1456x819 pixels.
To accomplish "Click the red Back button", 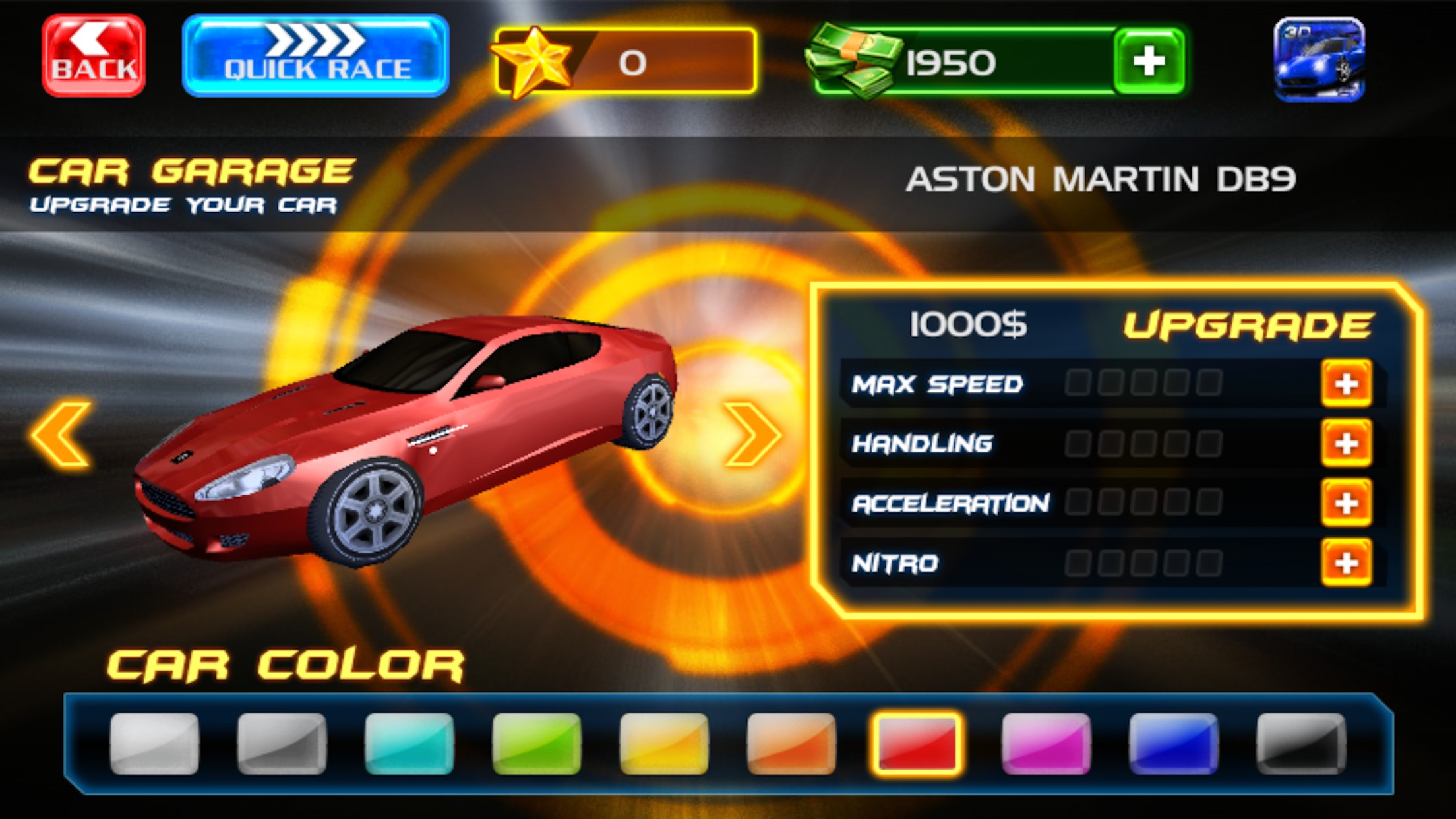I will click(x=94, y=56).
